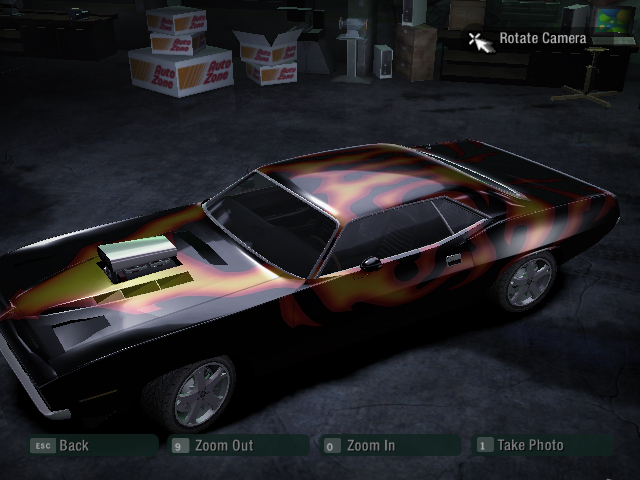
Task: Zoom out the camera view
Action: tap(224, 445)
